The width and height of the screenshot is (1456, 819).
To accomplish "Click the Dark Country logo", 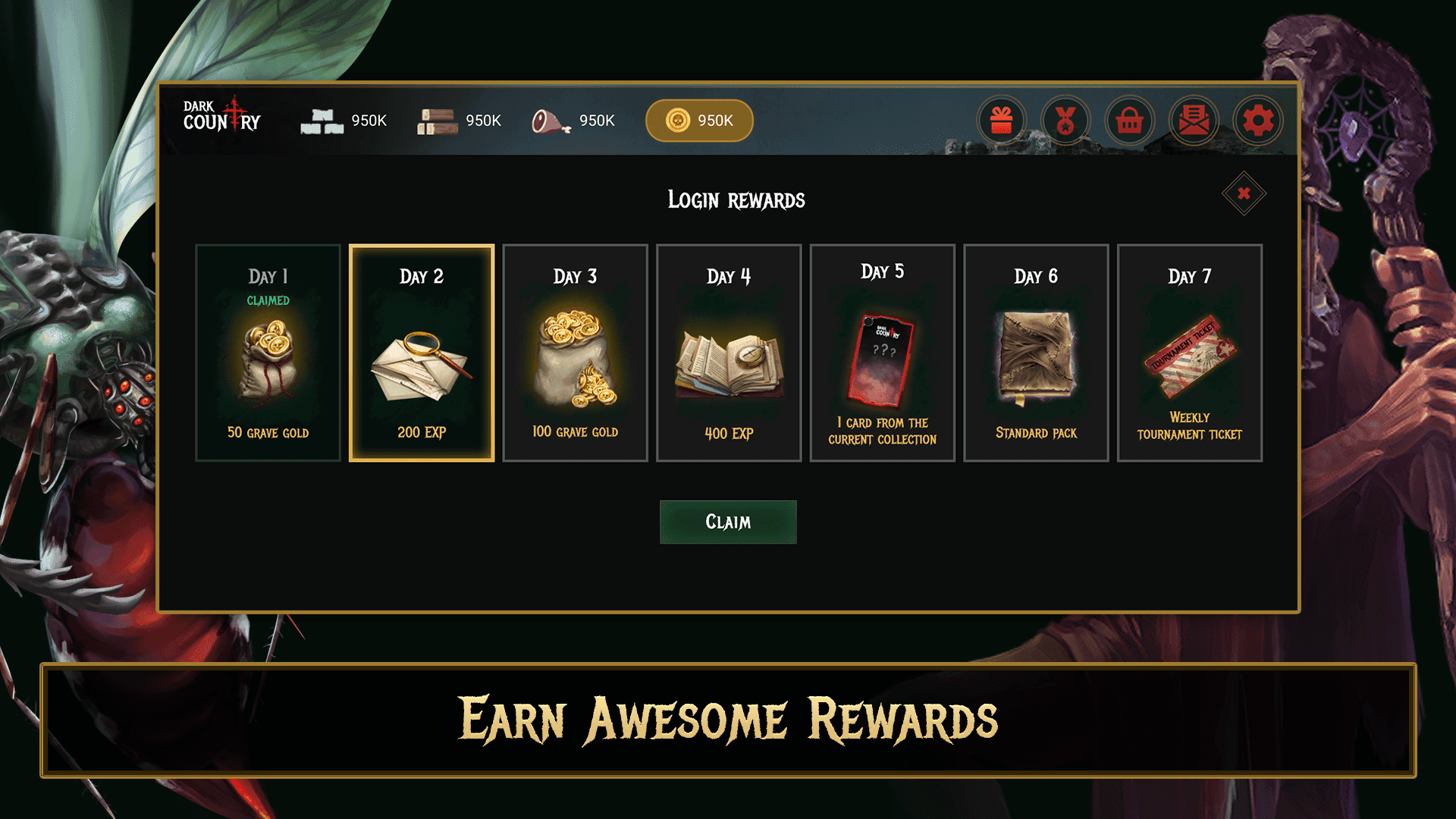I will [x=221, y=116].
